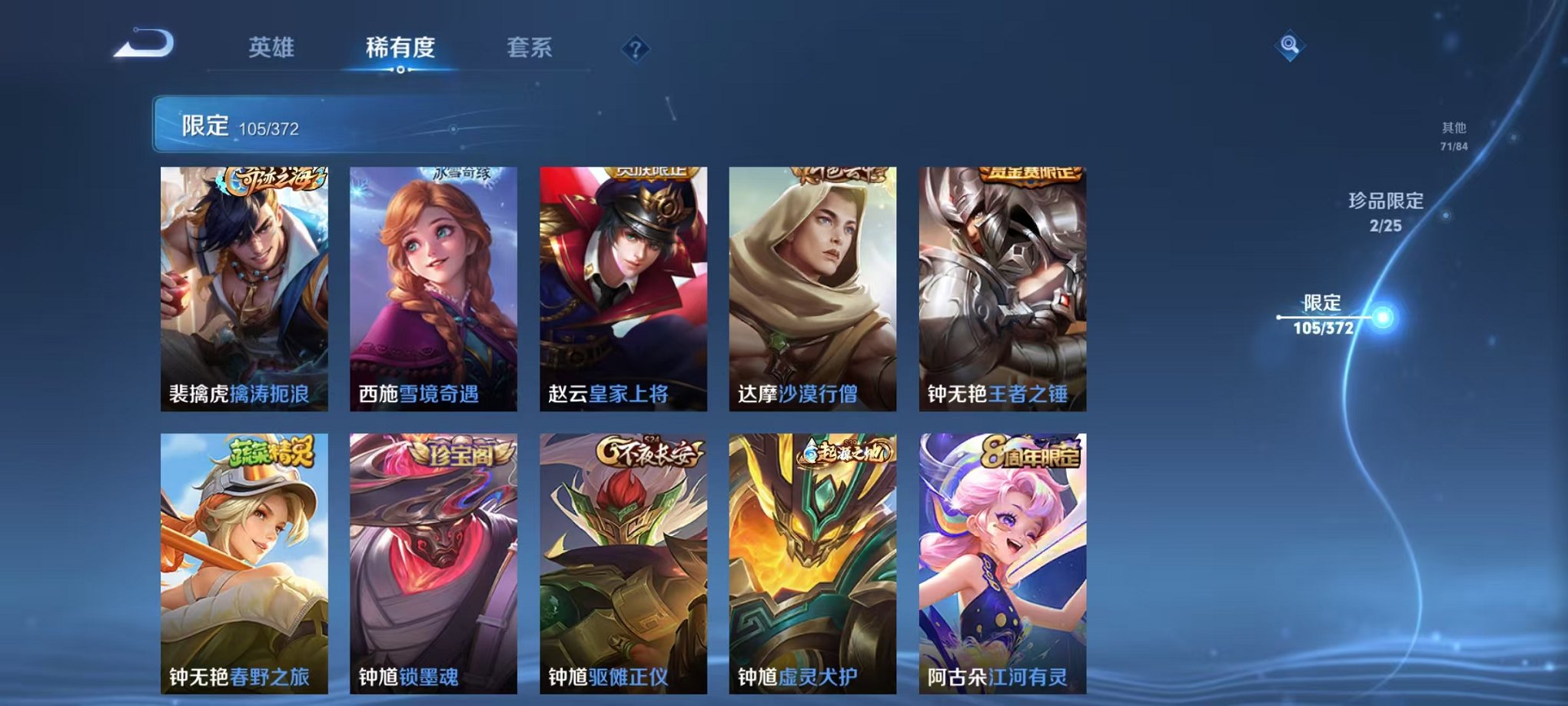Click the 奇迹之海 banner on 裴擒虎 skin
This screenshot has width=1568, height=706.
click(x=274, y=178)
